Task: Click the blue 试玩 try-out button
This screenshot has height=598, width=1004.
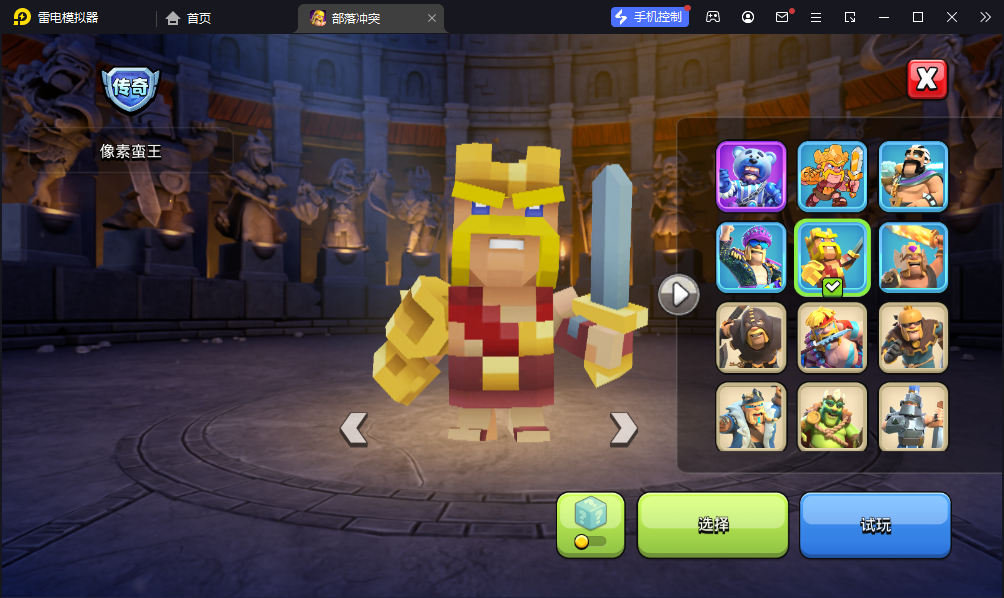Action: tap(875, 524)
